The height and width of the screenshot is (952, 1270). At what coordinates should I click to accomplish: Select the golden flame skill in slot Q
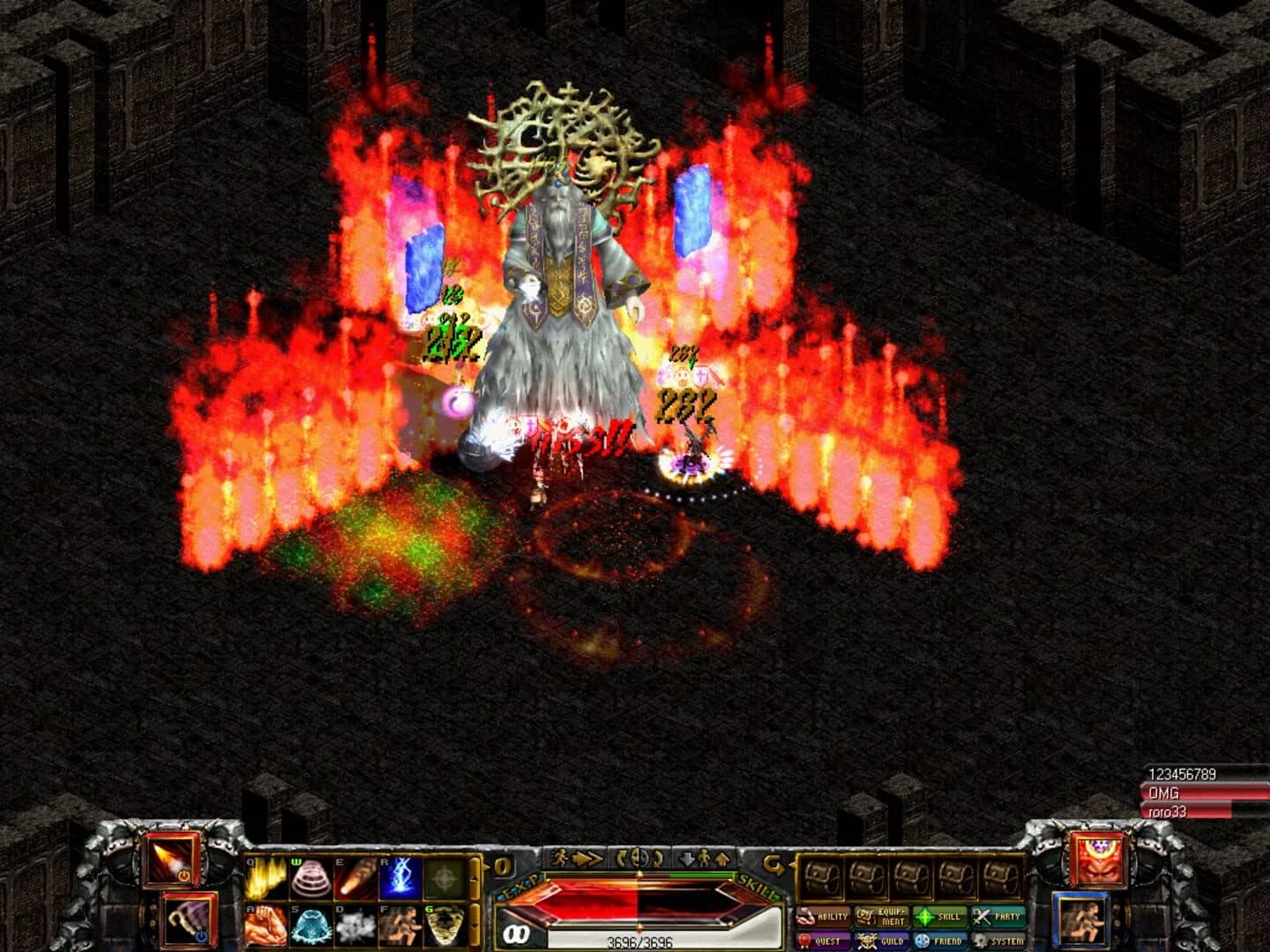coord(265,879)
